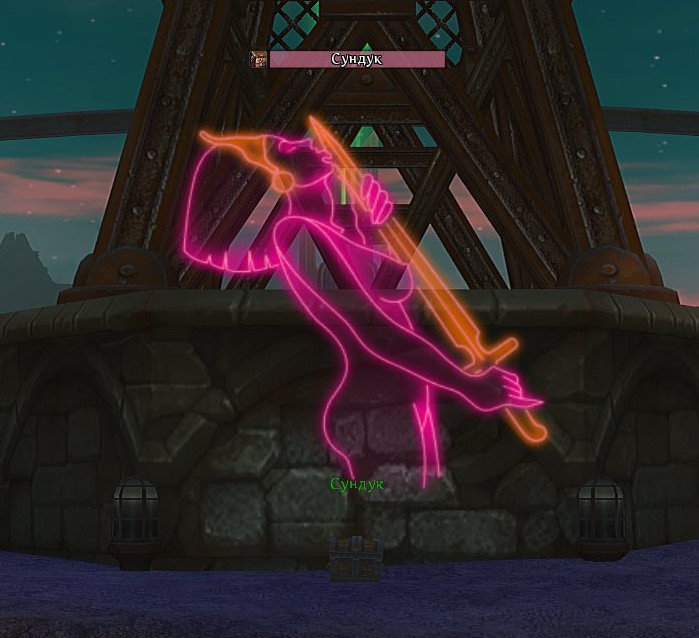Click the green Сундук nameplate label
The image size is (699, 638).
coord(357,484)
